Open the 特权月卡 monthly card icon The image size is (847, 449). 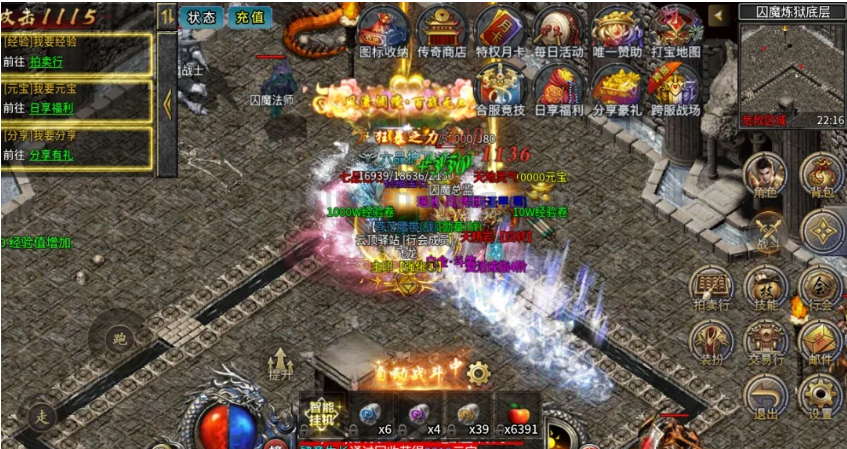(499, 31)
